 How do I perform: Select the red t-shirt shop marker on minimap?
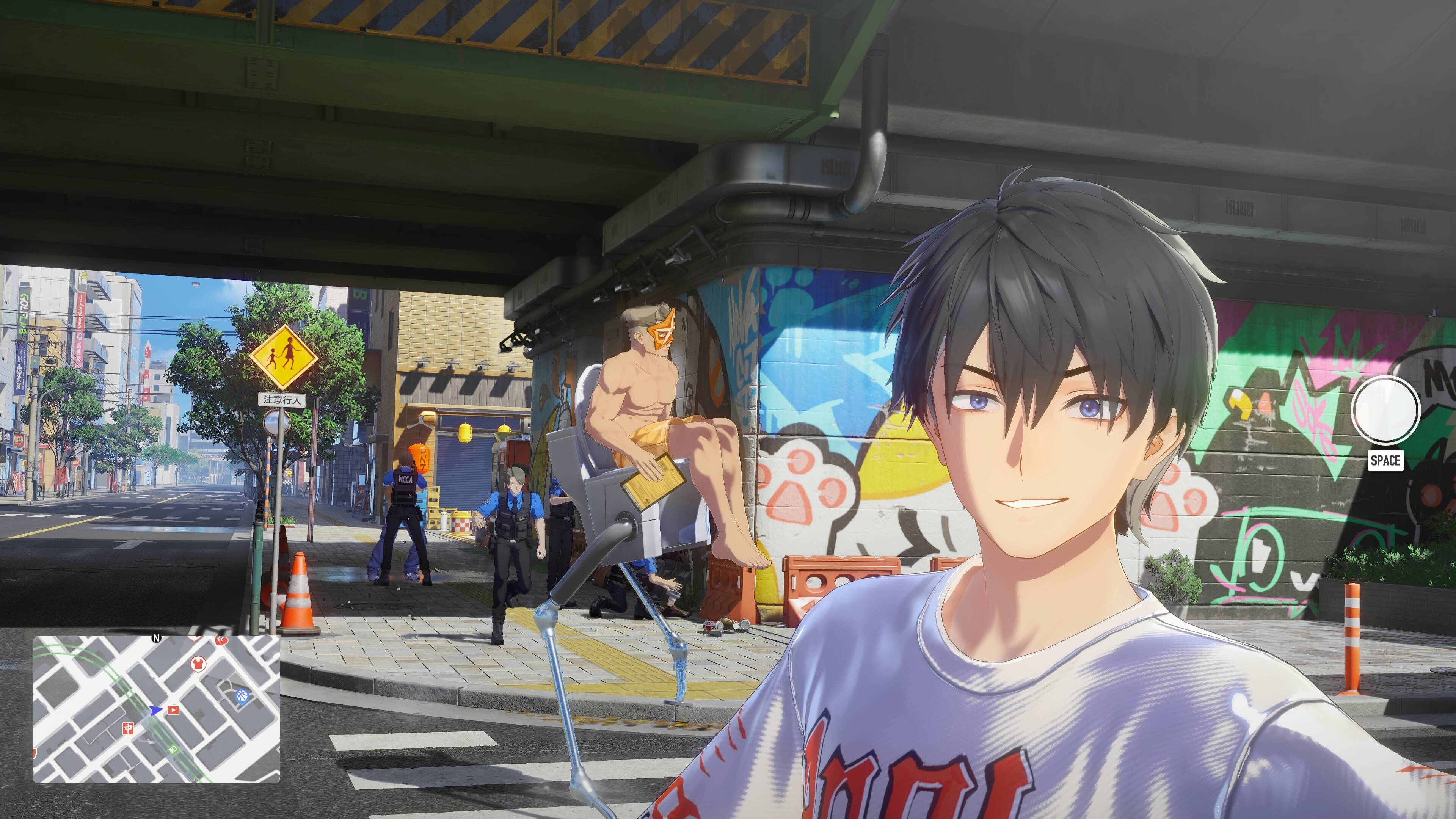point(198,663)
